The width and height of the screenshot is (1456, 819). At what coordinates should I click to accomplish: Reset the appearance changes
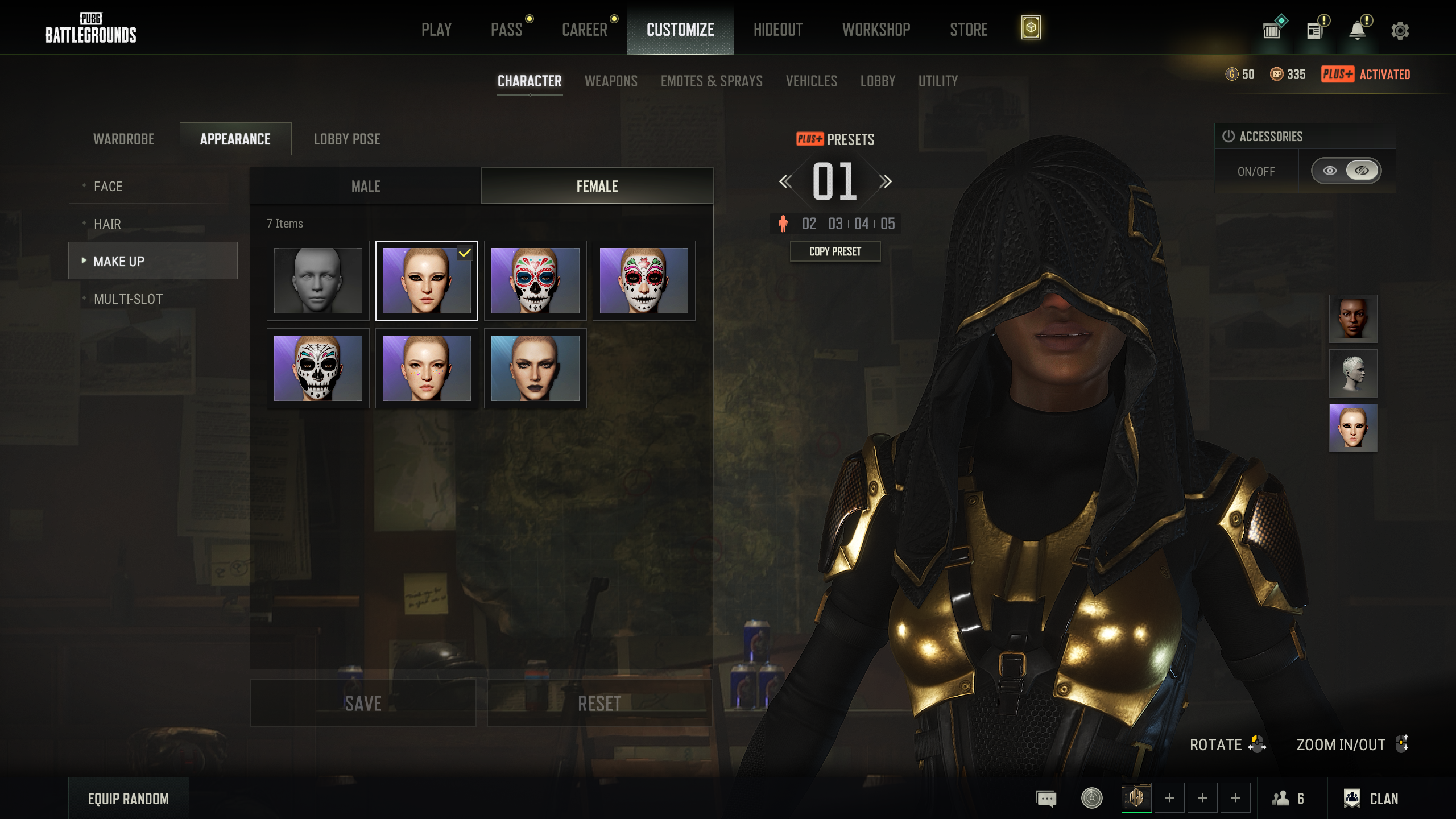coord(599,704)
